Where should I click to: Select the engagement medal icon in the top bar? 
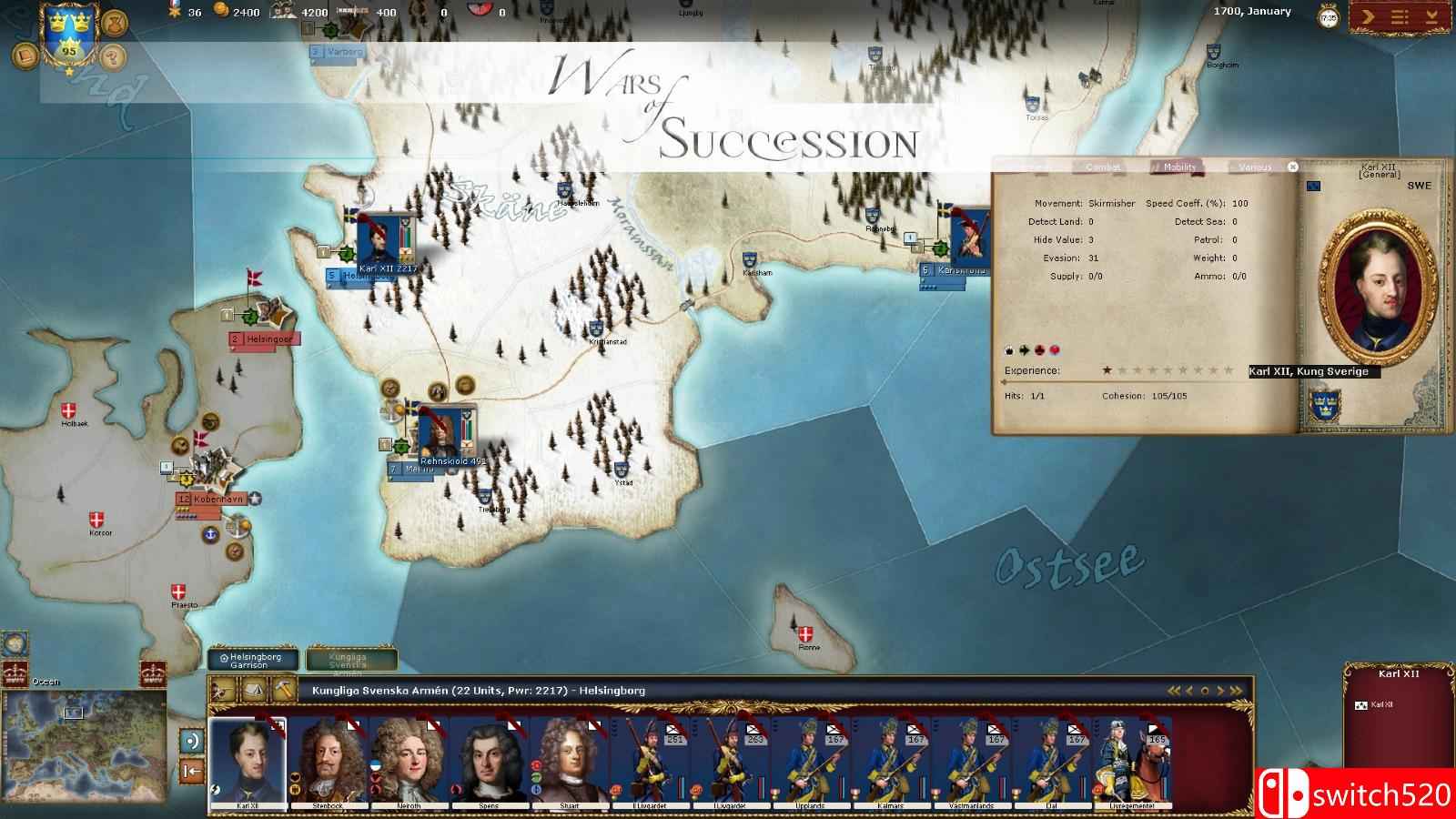(x=176, y=12)
